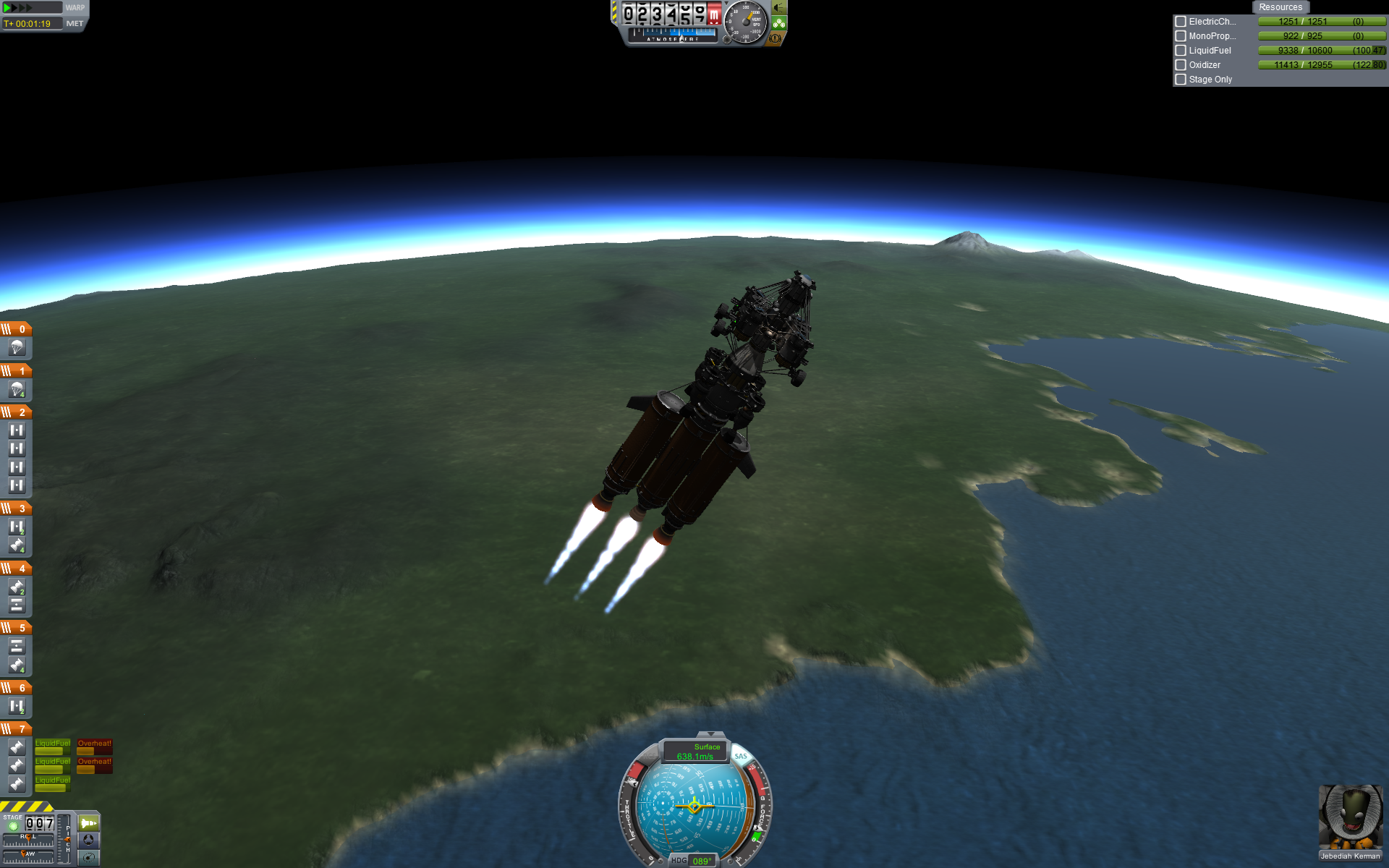Select the parachute icon in stage 0
The height and width of the screenshot is (868, 1389).
pyautogui.click(x=17, y=348)
